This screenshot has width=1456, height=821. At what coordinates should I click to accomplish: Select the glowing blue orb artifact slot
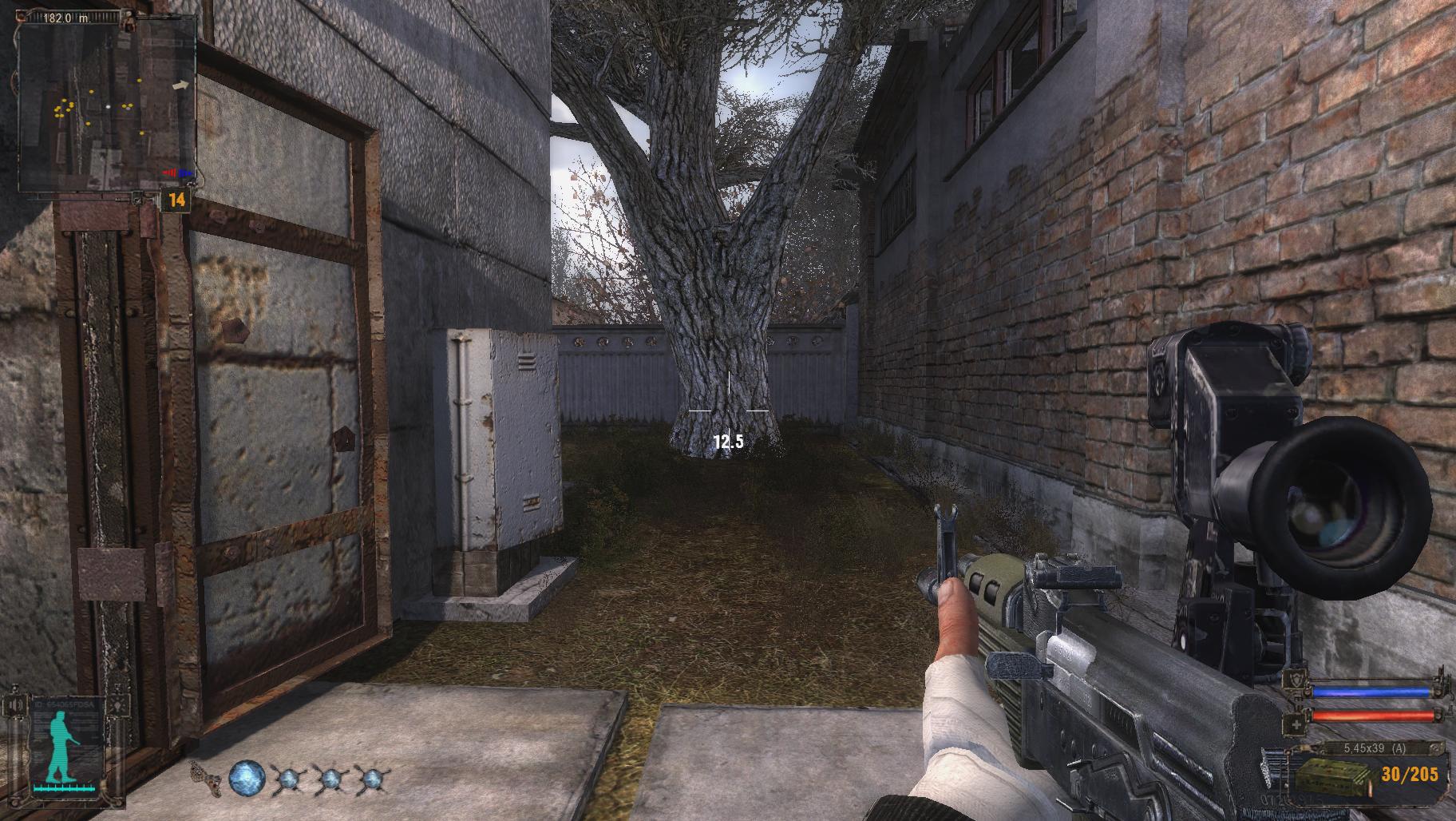click(x=247, y=779)
